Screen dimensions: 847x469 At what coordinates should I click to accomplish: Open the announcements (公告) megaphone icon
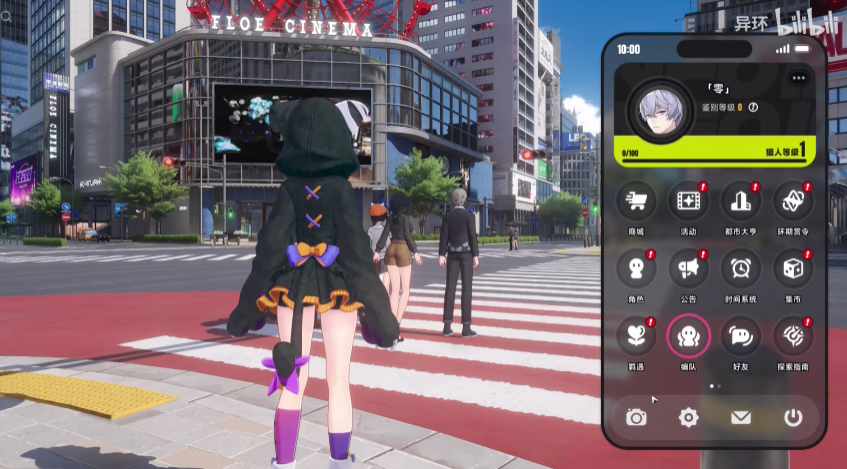pos(688,268)
